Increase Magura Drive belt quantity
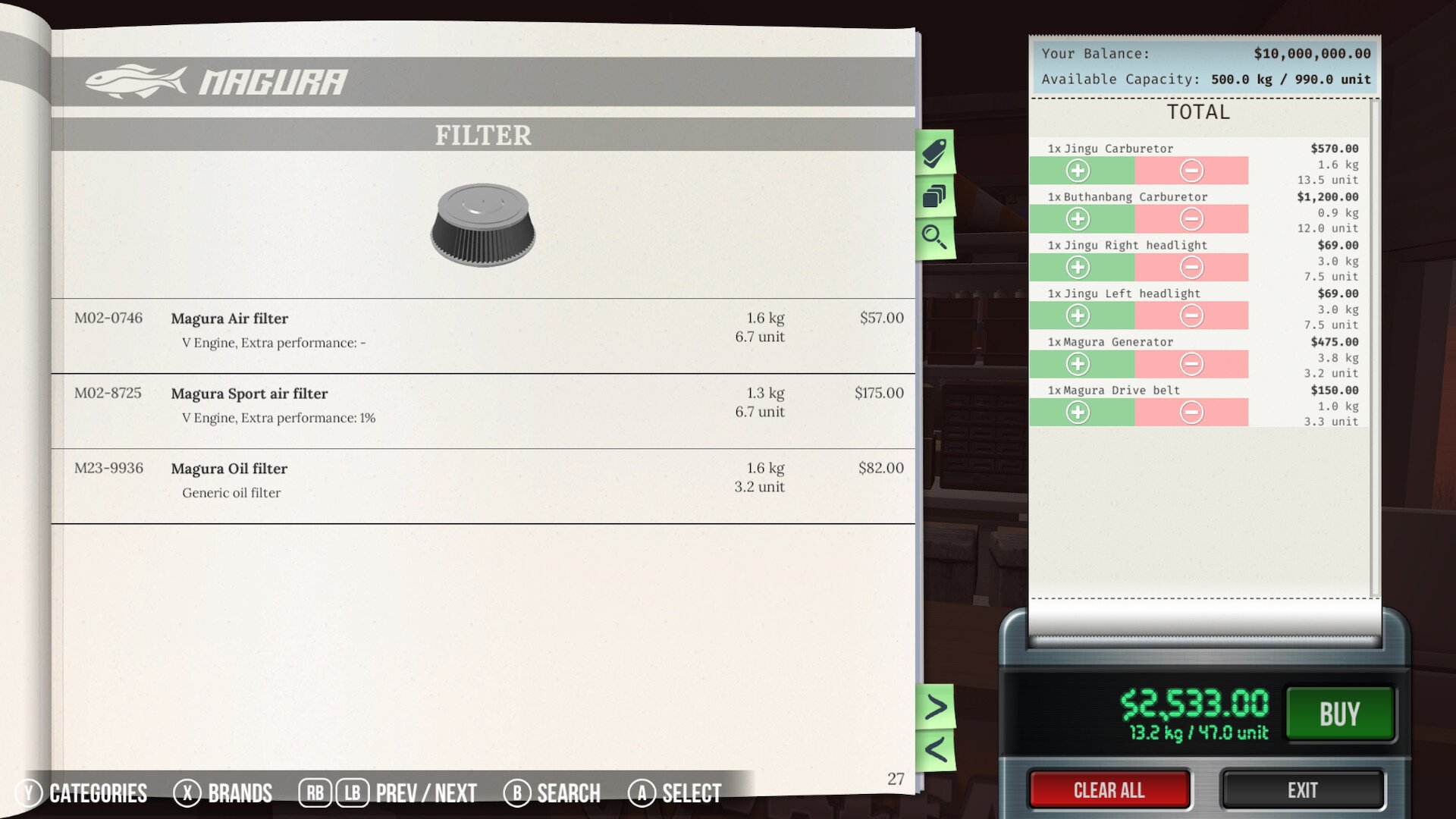Viewport: 1456px width, 819px height. click(1078, 413)
